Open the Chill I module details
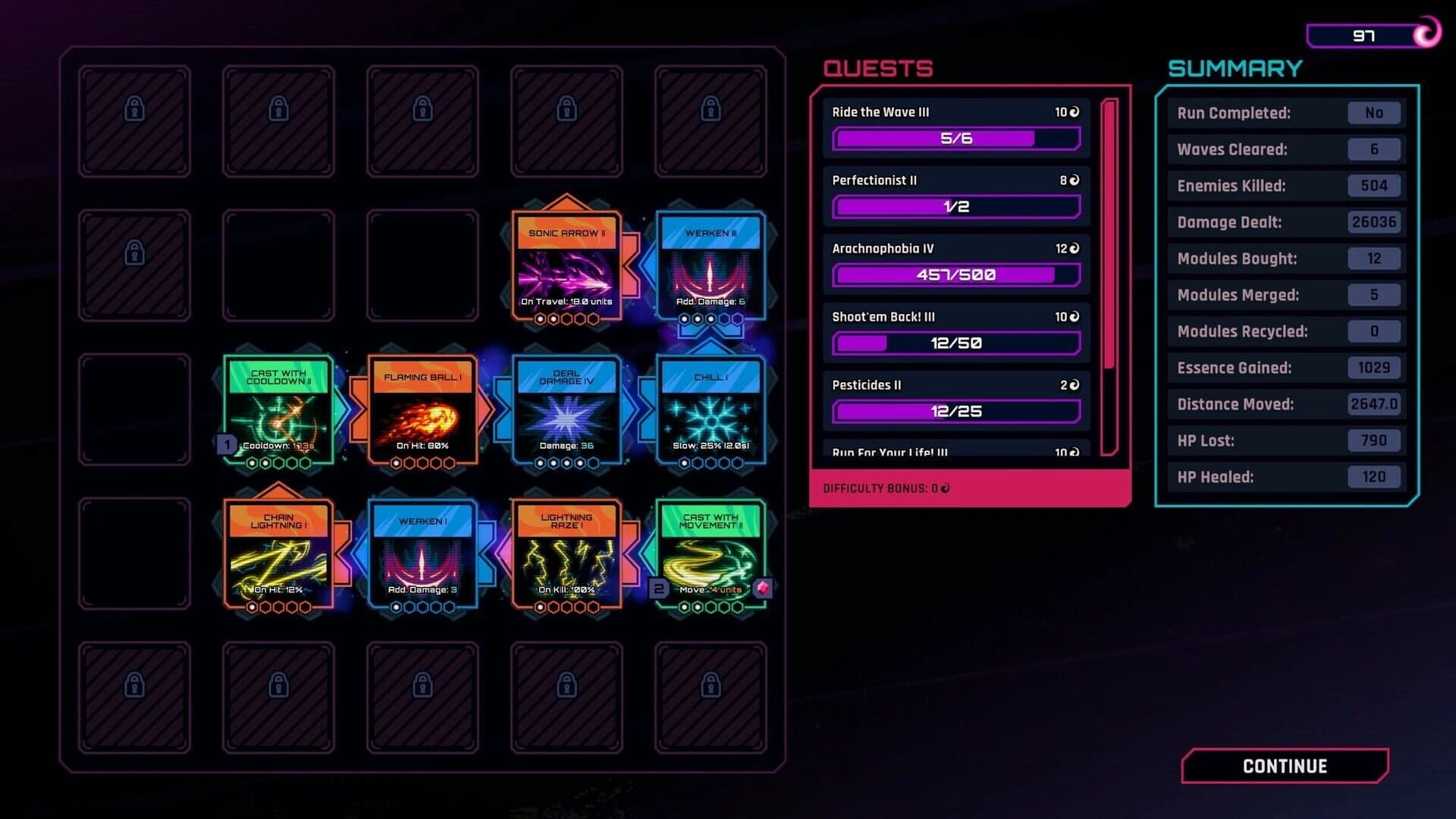The height and width of the screenshot is (819, 1456). pos(710,409)
